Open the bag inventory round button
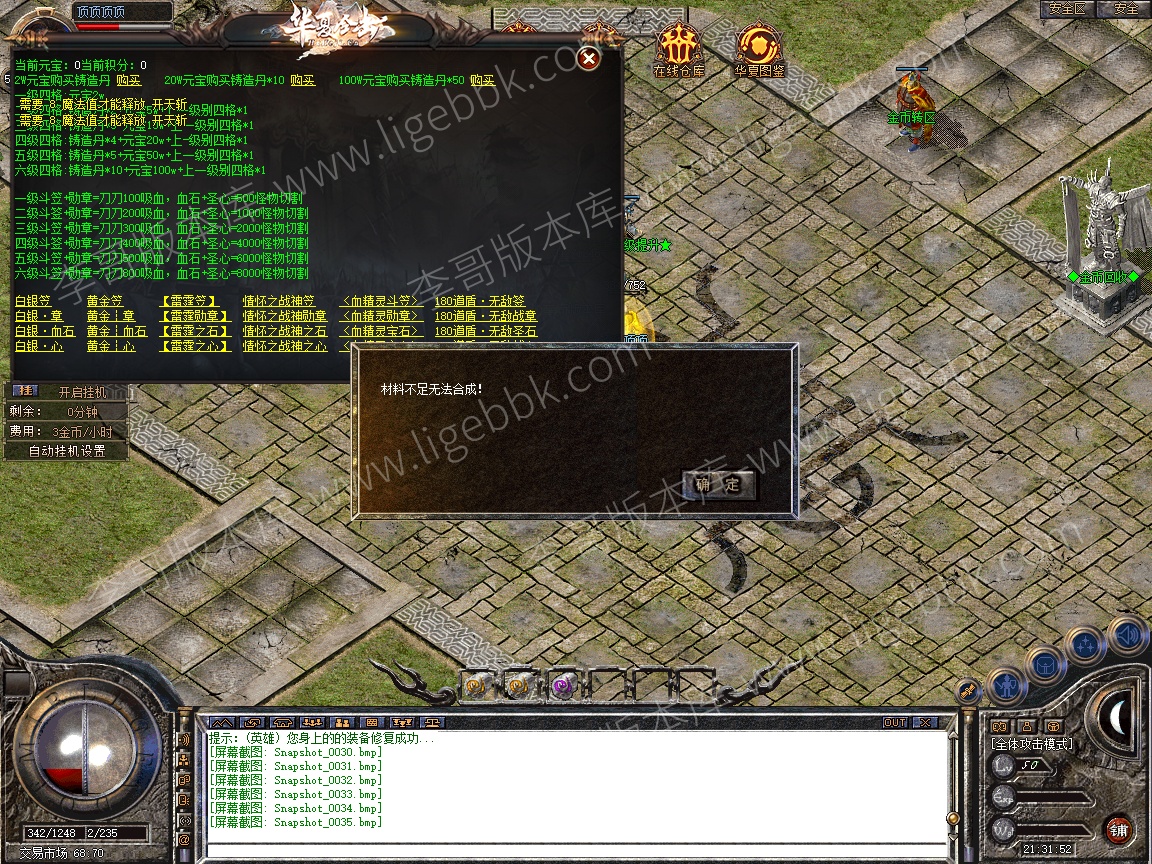The height and width of the screenshot is (864, 1152). coord(1045,665)
